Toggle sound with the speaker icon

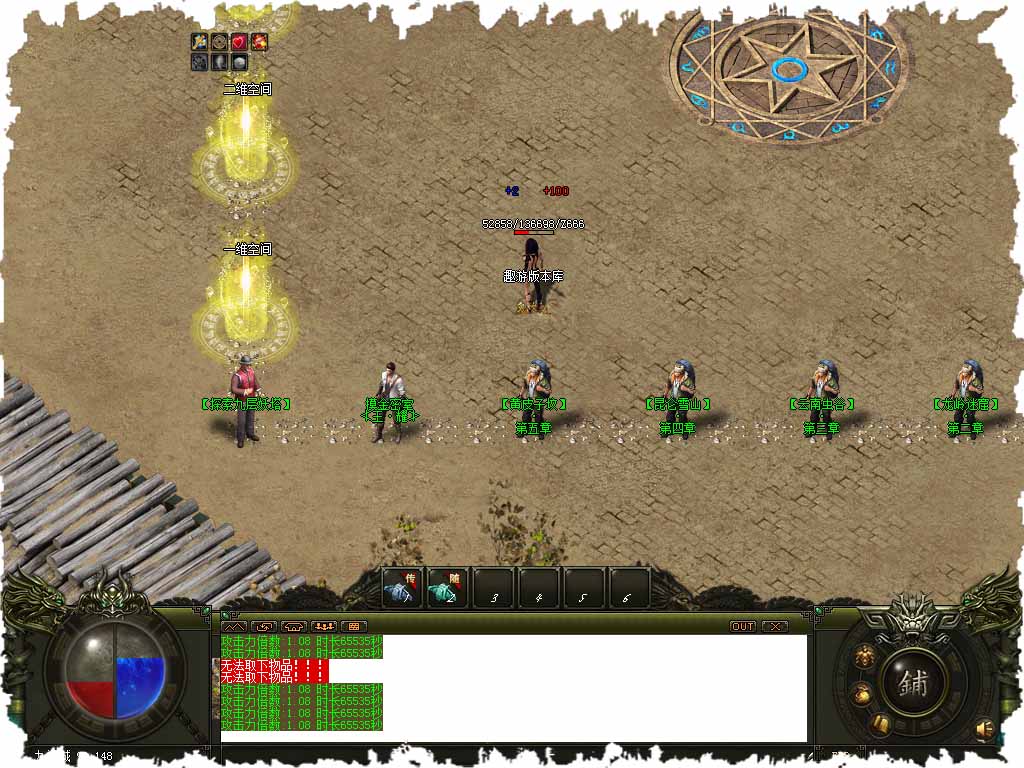(x=985, y=728)
